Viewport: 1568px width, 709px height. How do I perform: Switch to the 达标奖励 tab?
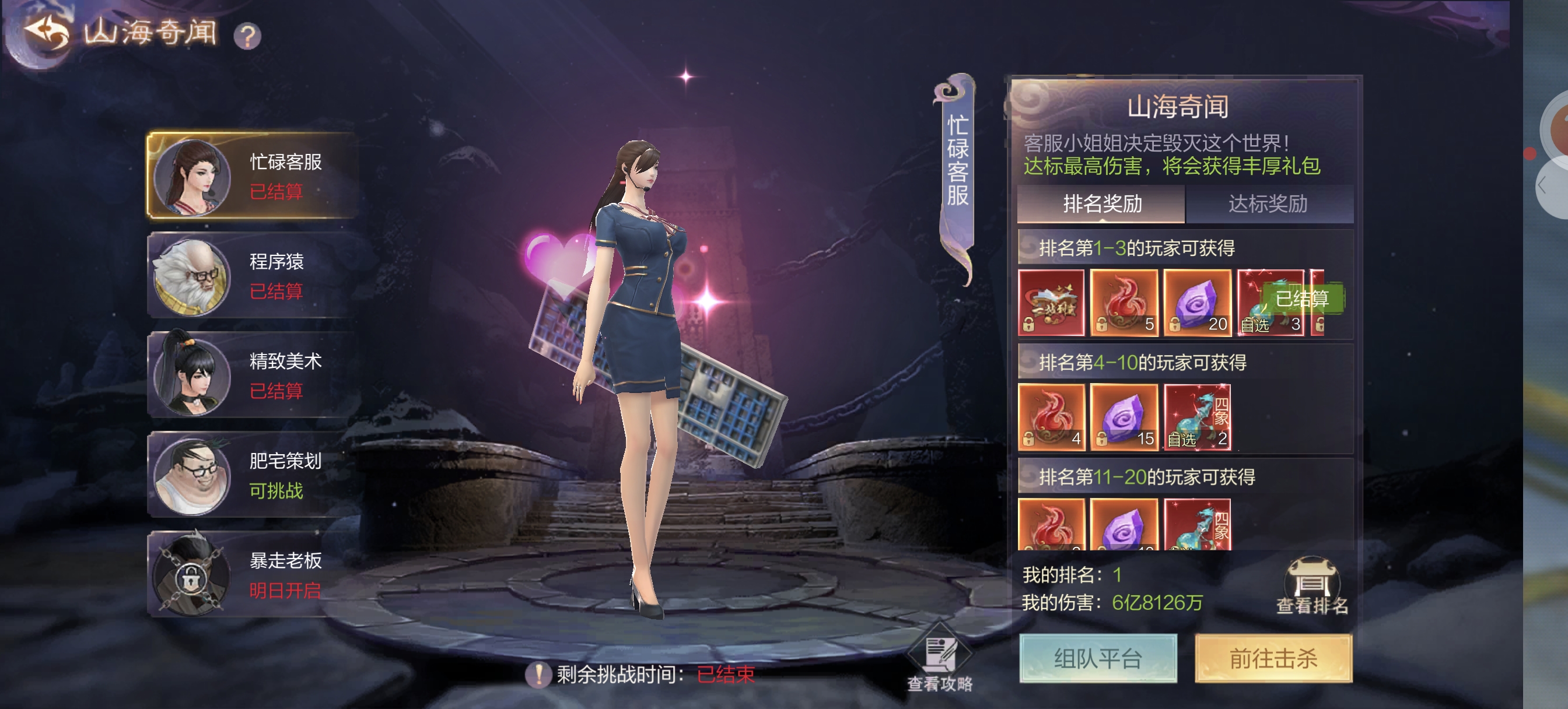click(x=1268, y=204)
